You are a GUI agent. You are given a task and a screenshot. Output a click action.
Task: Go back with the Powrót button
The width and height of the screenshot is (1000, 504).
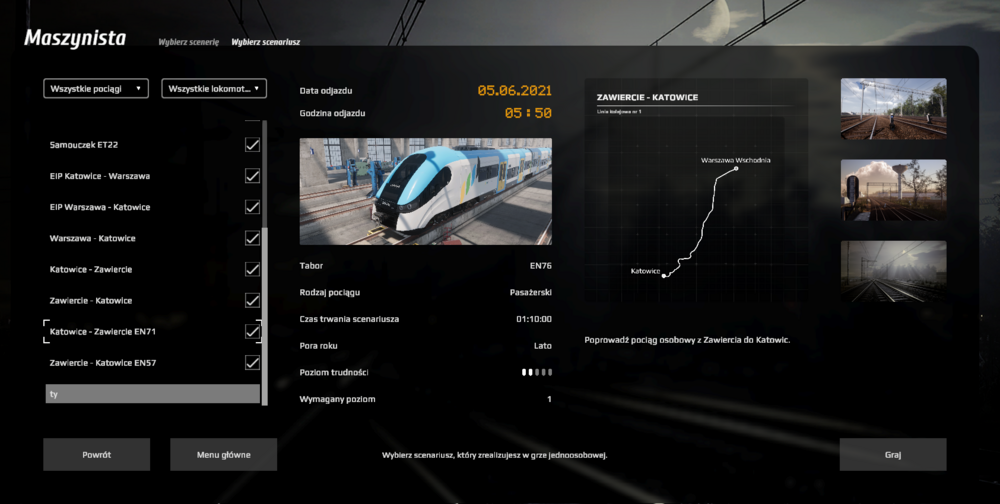click(96, 455)
